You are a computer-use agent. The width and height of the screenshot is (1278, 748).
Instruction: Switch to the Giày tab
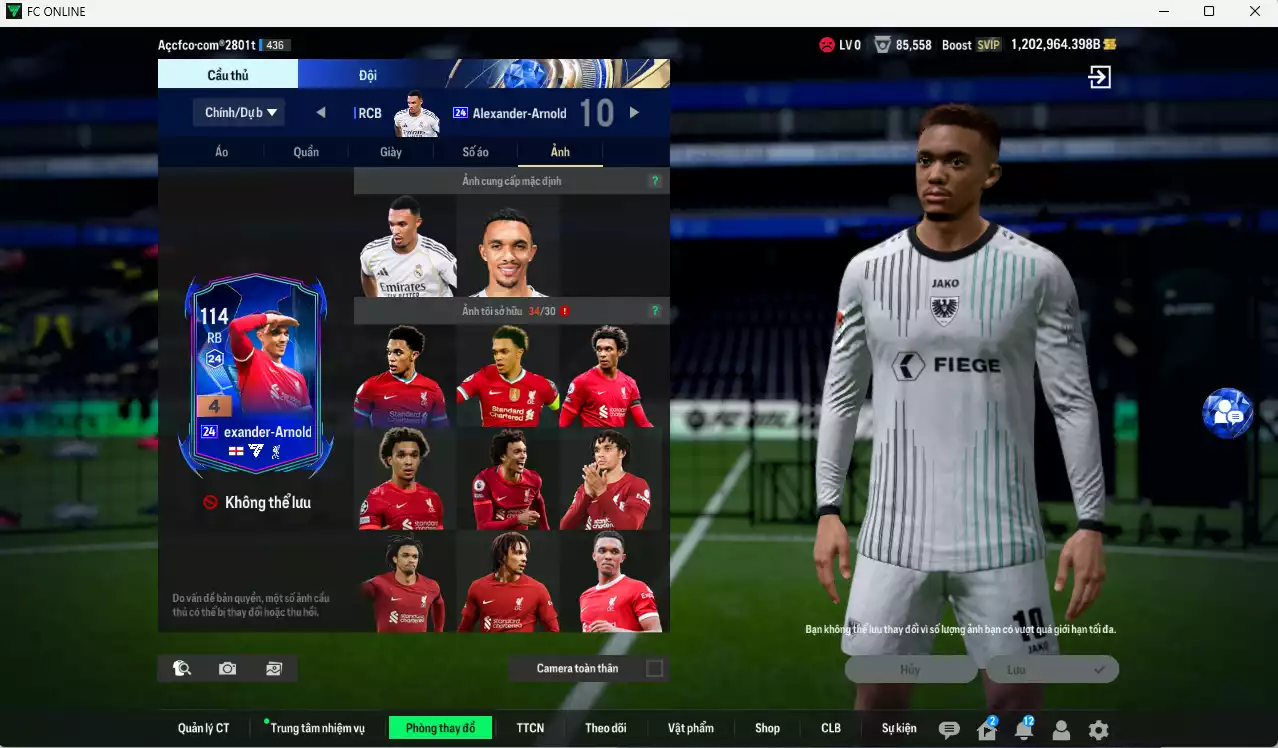point(391,152)
